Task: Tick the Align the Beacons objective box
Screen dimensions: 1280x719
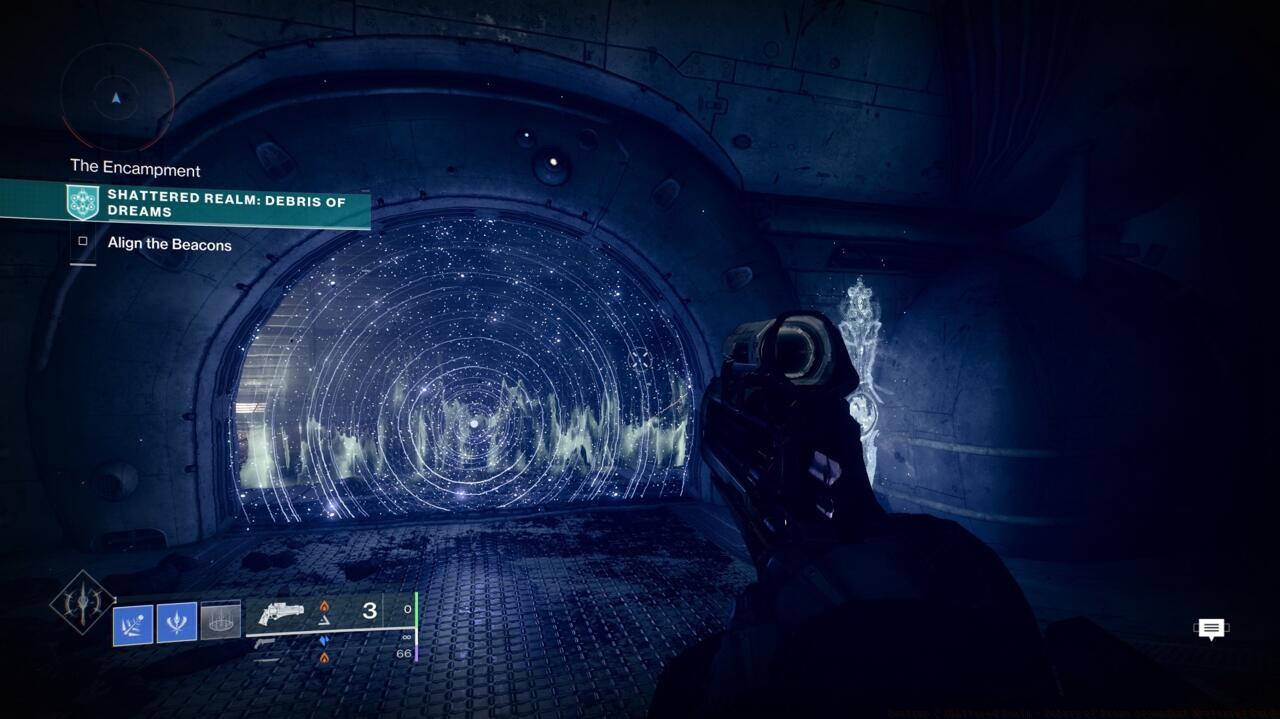Action: (x=83, y=241)
